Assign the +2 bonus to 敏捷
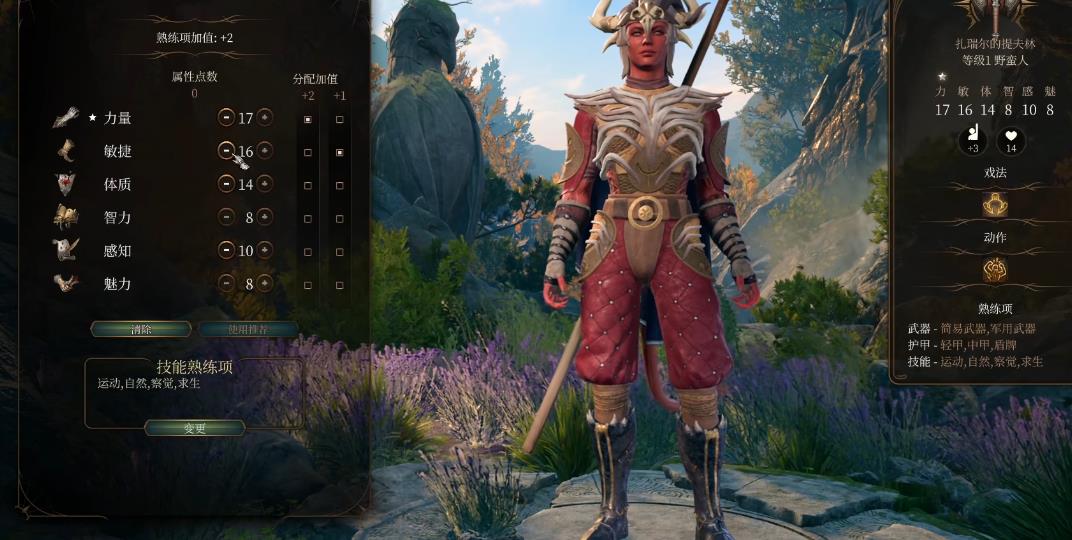Image resolution: width=1072 pixels, height=540 pixels. pos(308,152)
